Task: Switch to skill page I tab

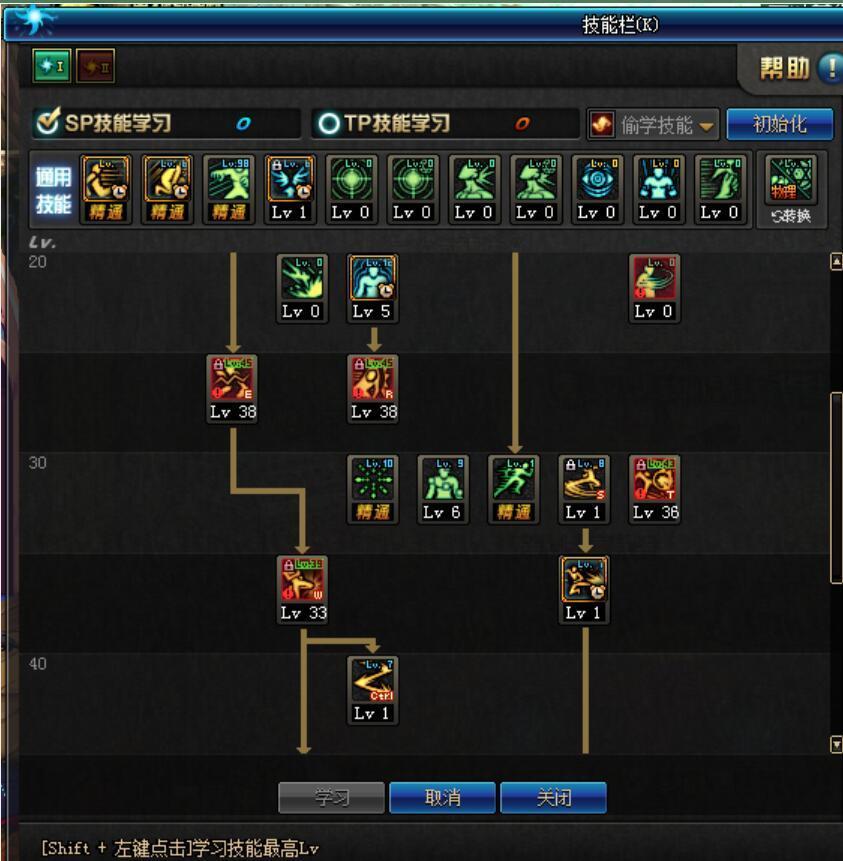Action: (x=48, y=67)
